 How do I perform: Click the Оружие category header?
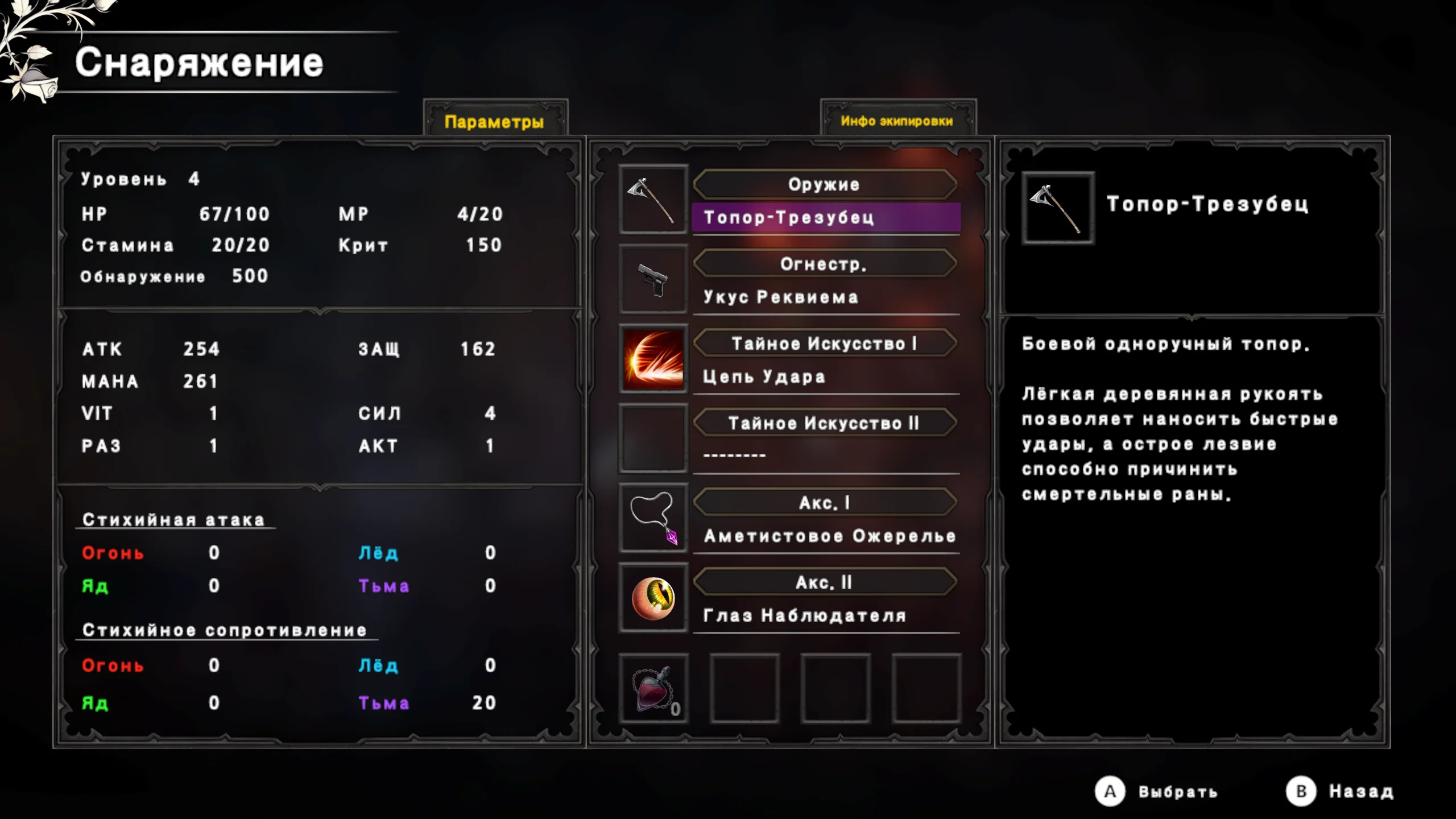point(824,184)
